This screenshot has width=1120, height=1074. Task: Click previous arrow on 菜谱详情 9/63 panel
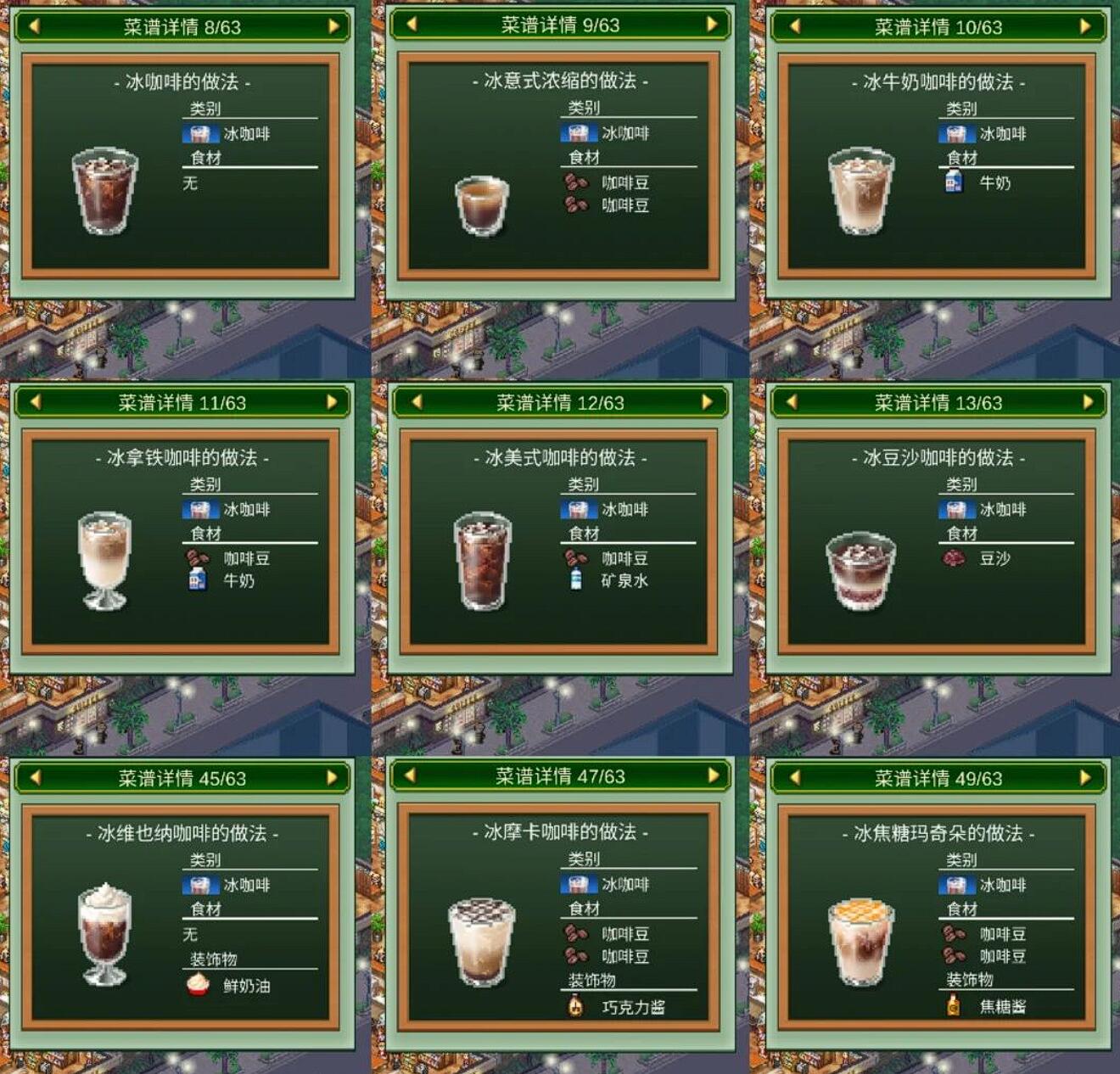pos(412,24)
